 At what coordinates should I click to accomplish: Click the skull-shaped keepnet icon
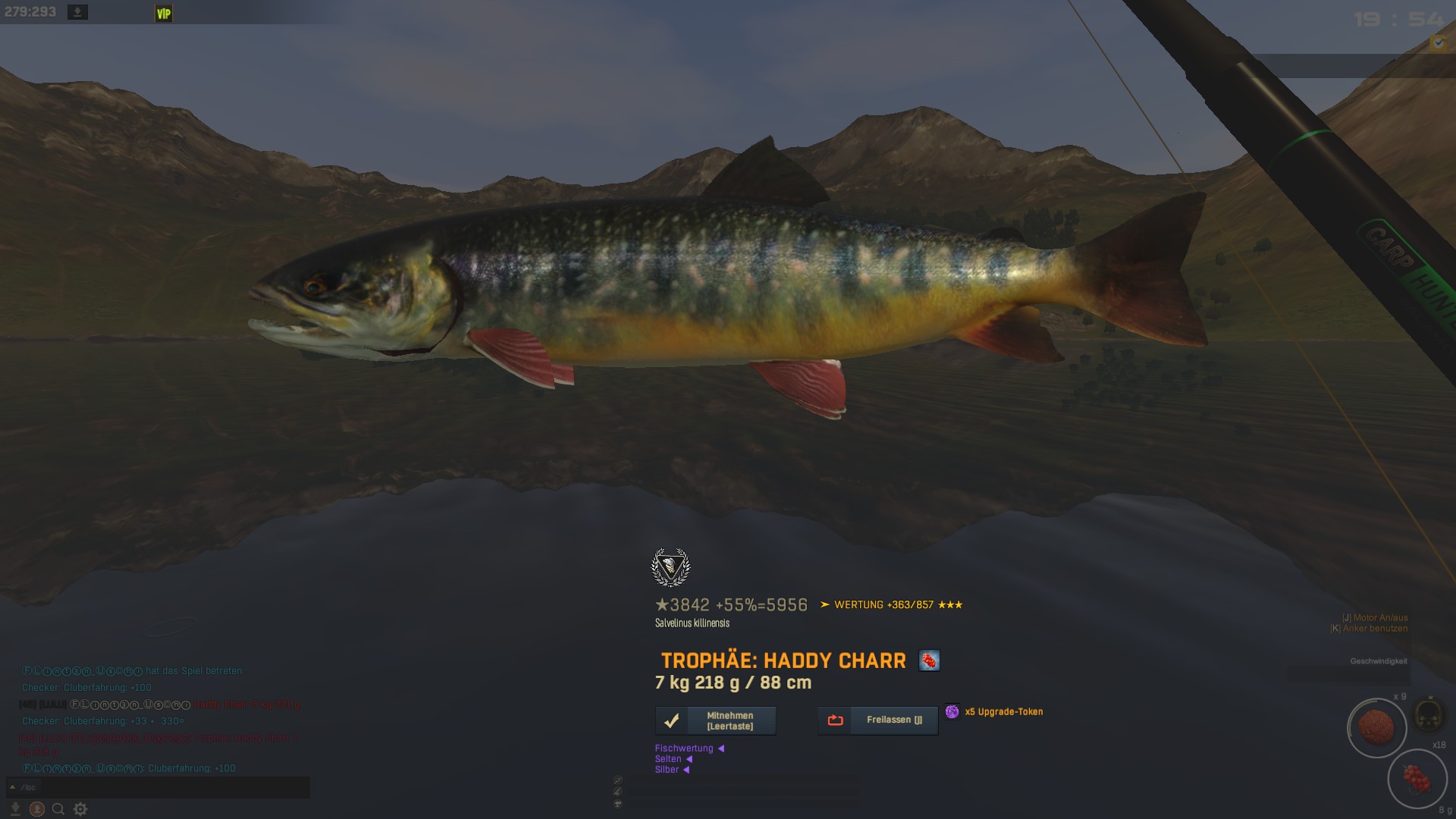(1429, 714)
